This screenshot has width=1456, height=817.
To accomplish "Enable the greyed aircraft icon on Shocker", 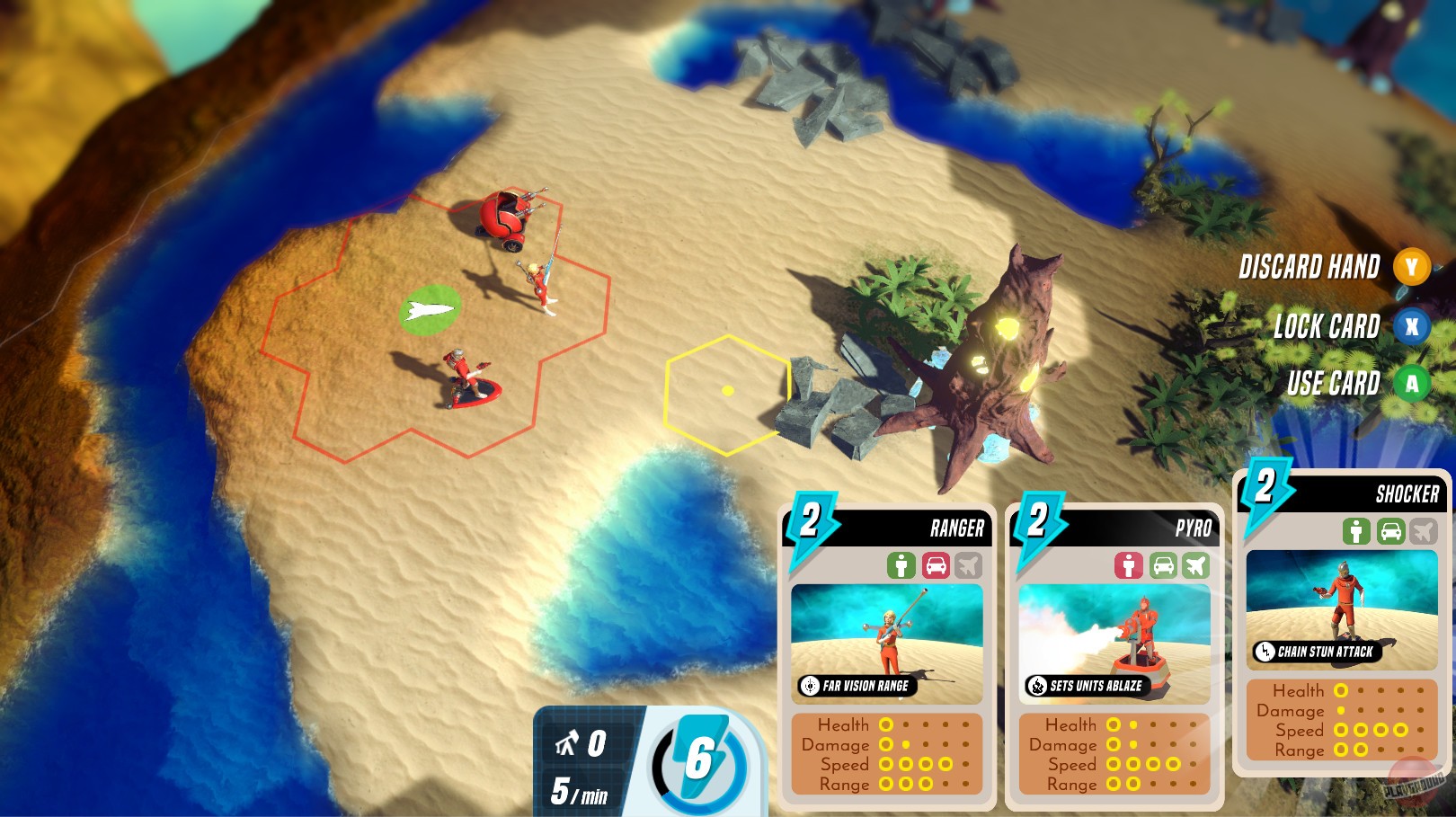I will (1425, 532).
